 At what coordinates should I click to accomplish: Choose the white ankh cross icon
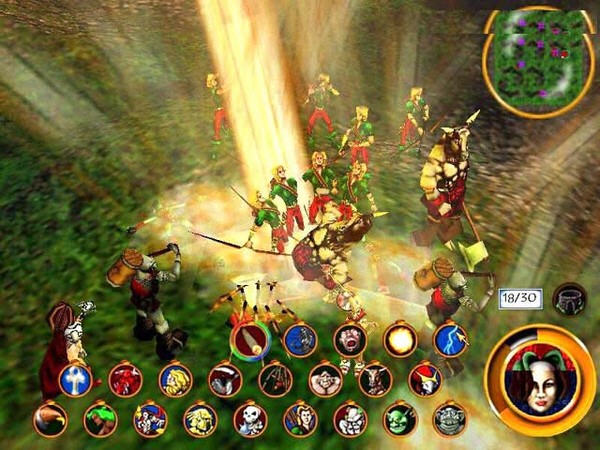coord(75,380)
